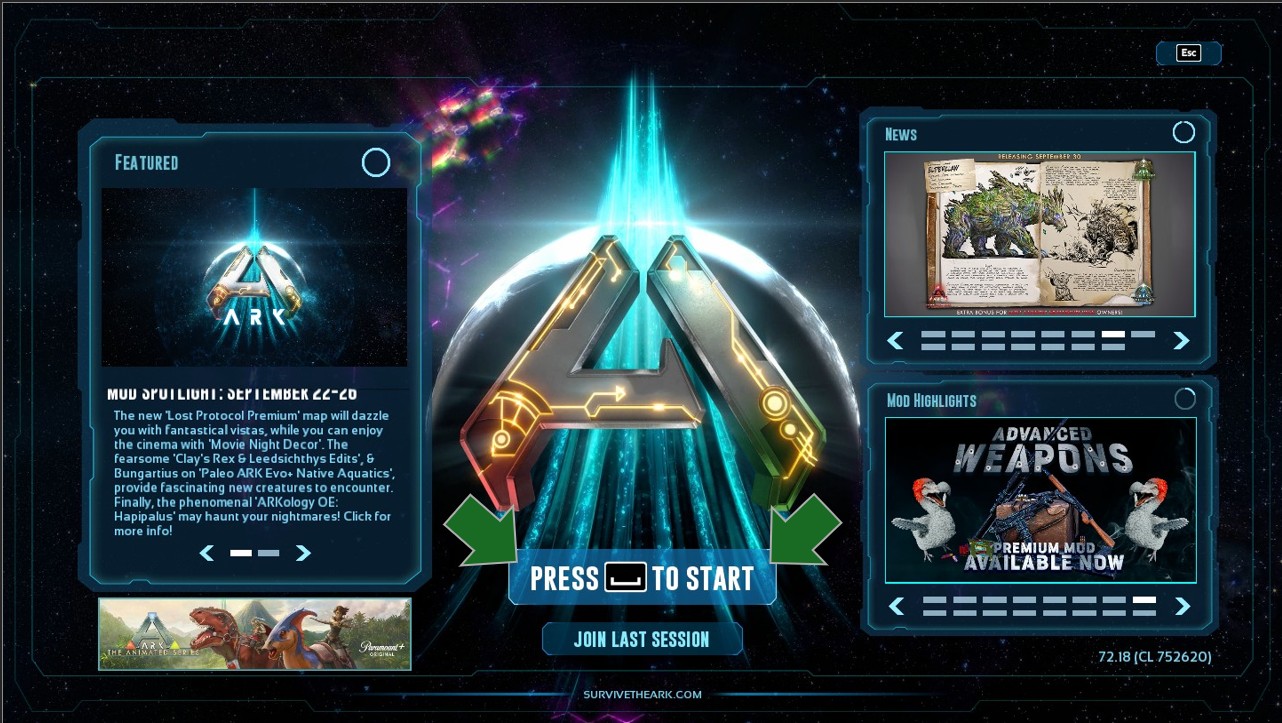The height and width of the screenshot is (723, 1282).
Task: Open the News dossier creature image
Action: point(1039,234)
